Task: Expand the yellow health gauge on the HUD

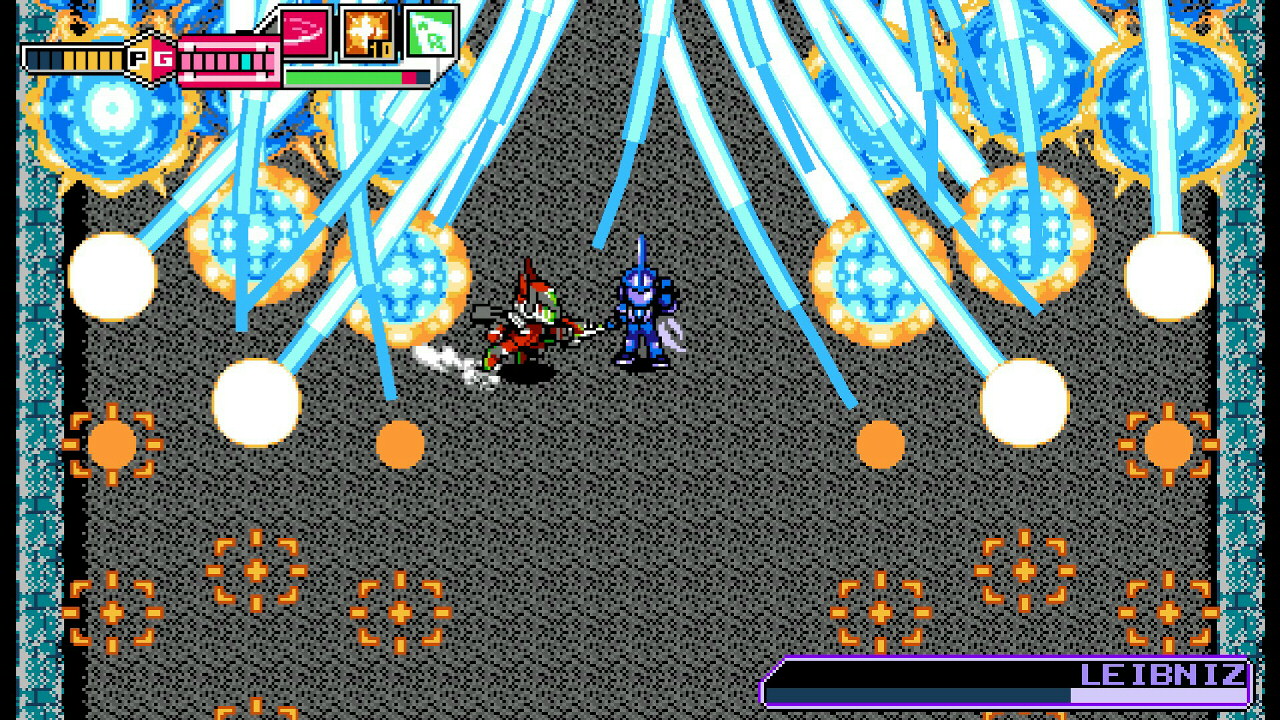Action: click(75, 58)
